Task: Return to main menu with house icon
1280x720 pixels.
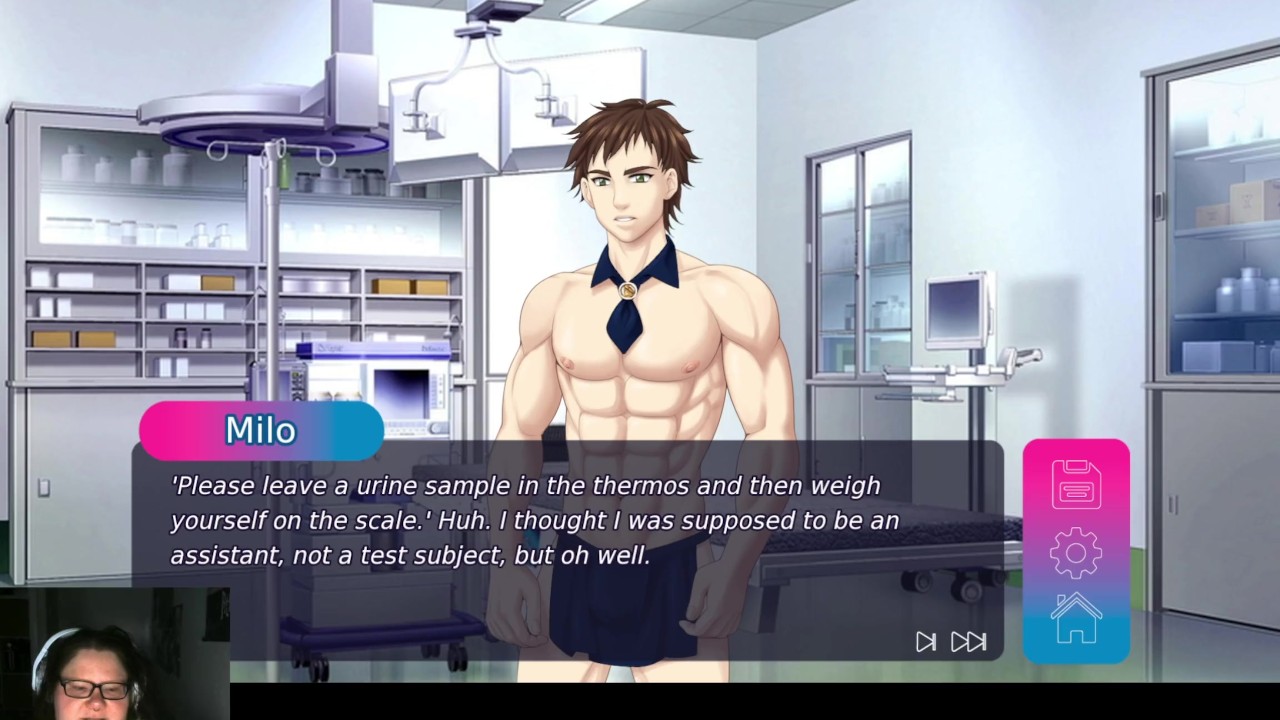Action: 1076,618
